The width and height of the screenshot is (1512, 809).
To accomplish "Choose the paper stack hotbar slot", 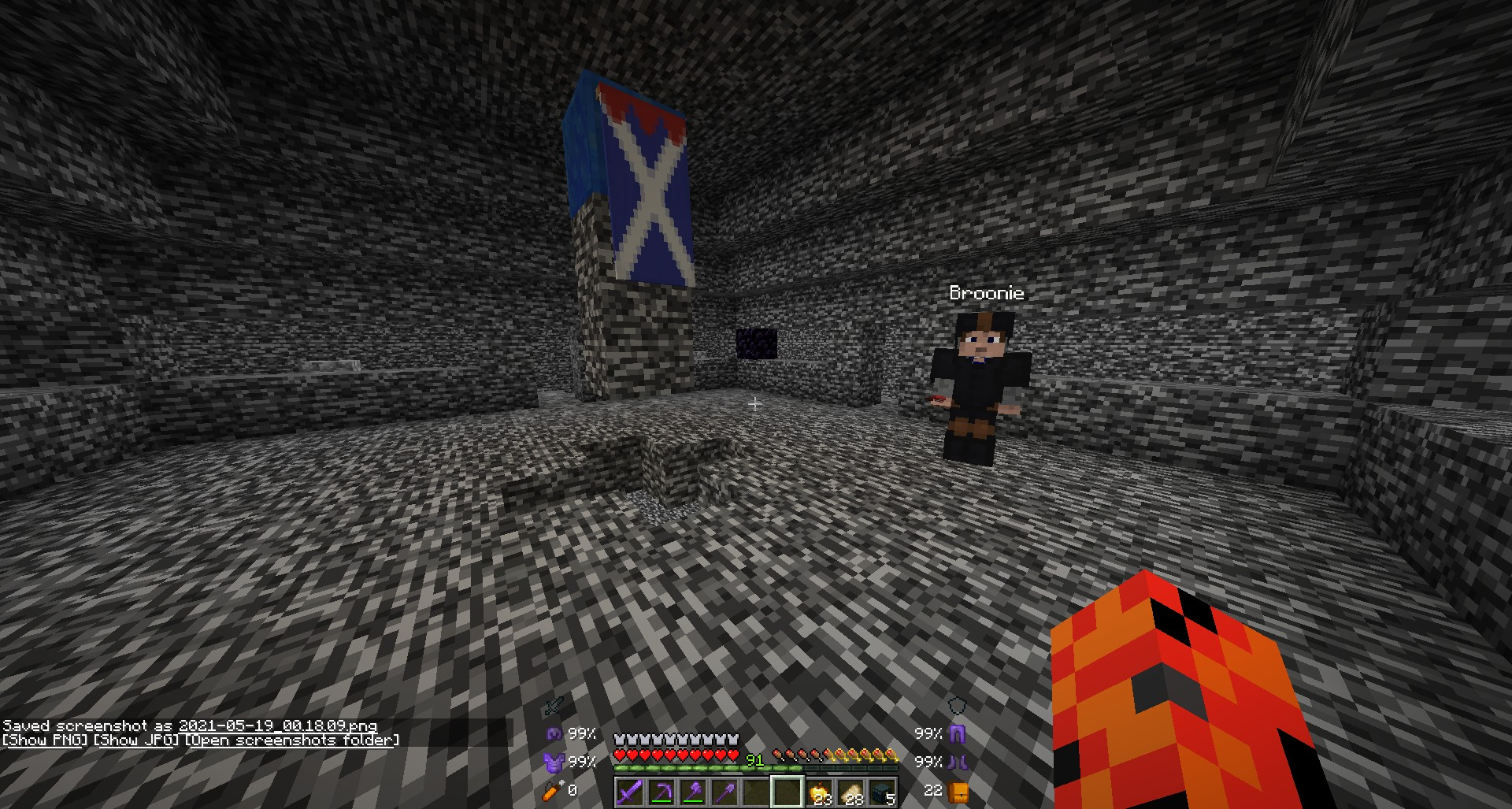I will pos(850,792).
